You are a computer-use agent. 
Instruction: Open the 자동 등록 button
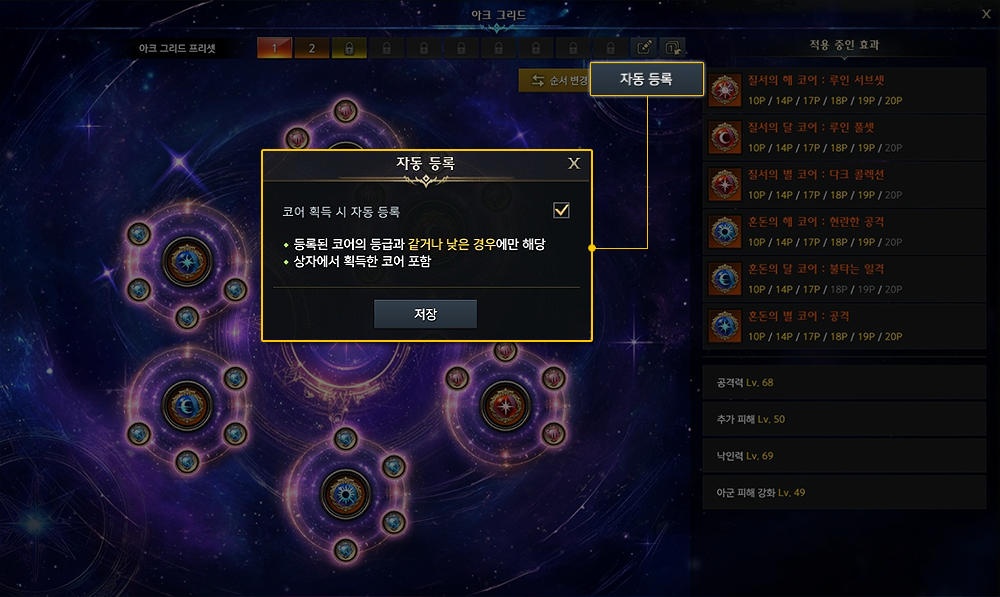tap(646, 79)
